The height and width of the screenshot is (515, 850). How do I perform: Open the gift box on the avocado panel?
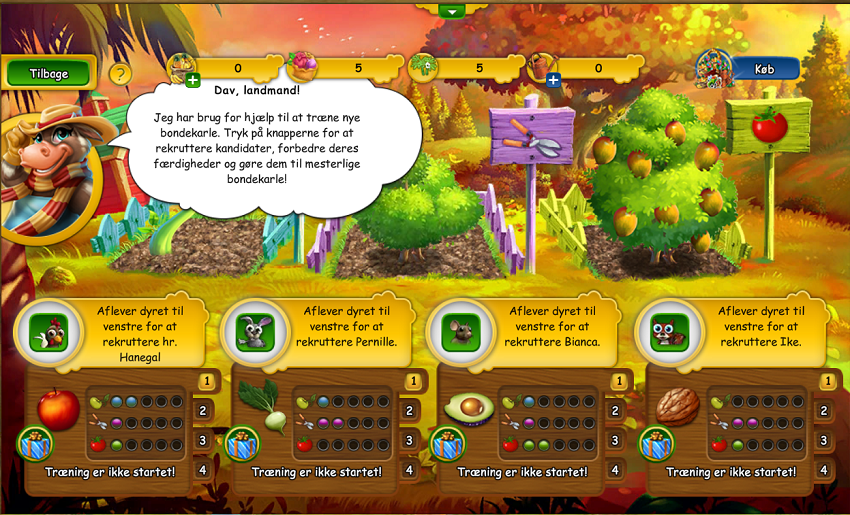click(448, 444)
